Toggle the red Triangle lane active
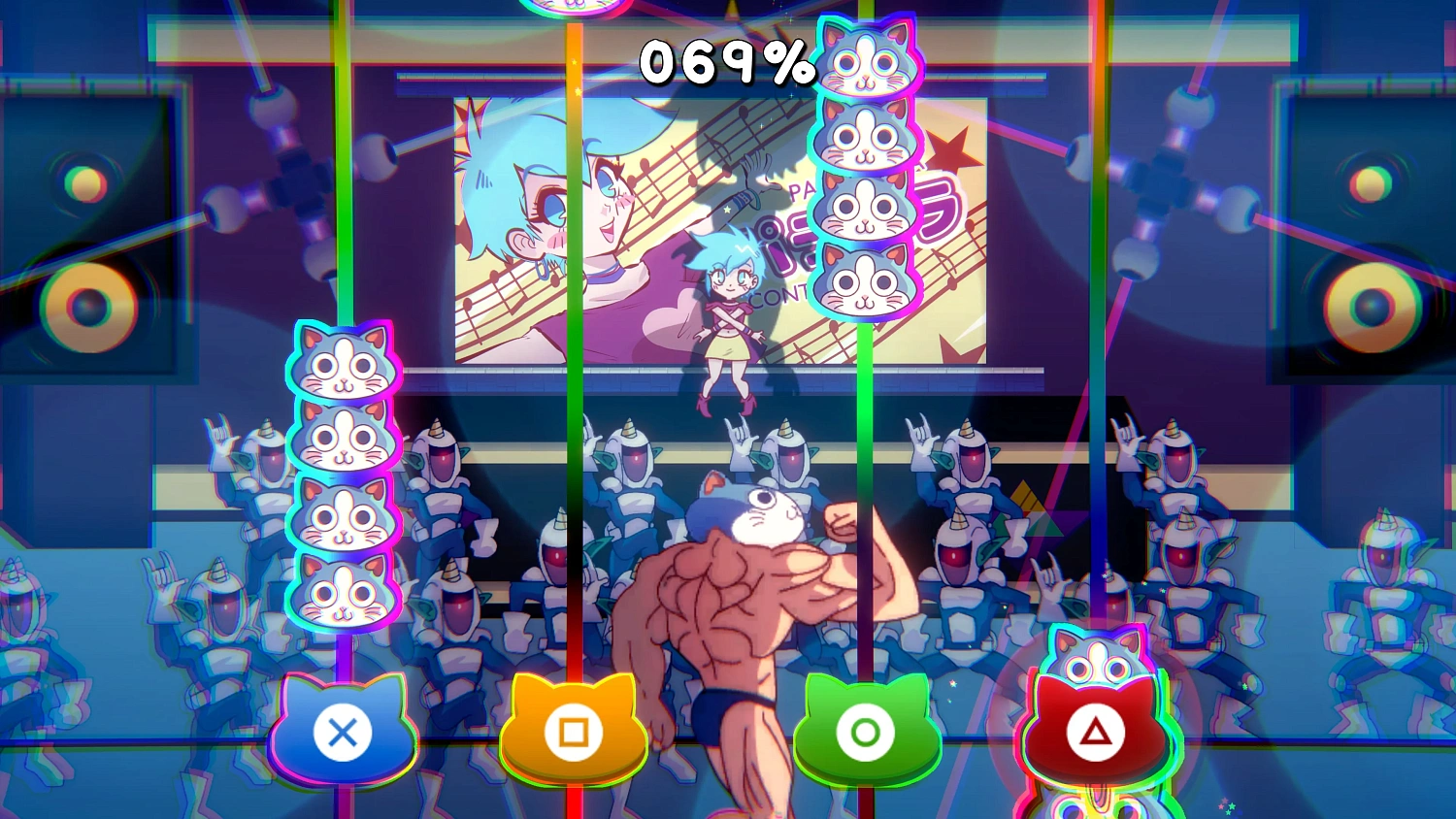Image resolution: width=1456 pixels, height=819 pixels. [x=1094, y=735]
